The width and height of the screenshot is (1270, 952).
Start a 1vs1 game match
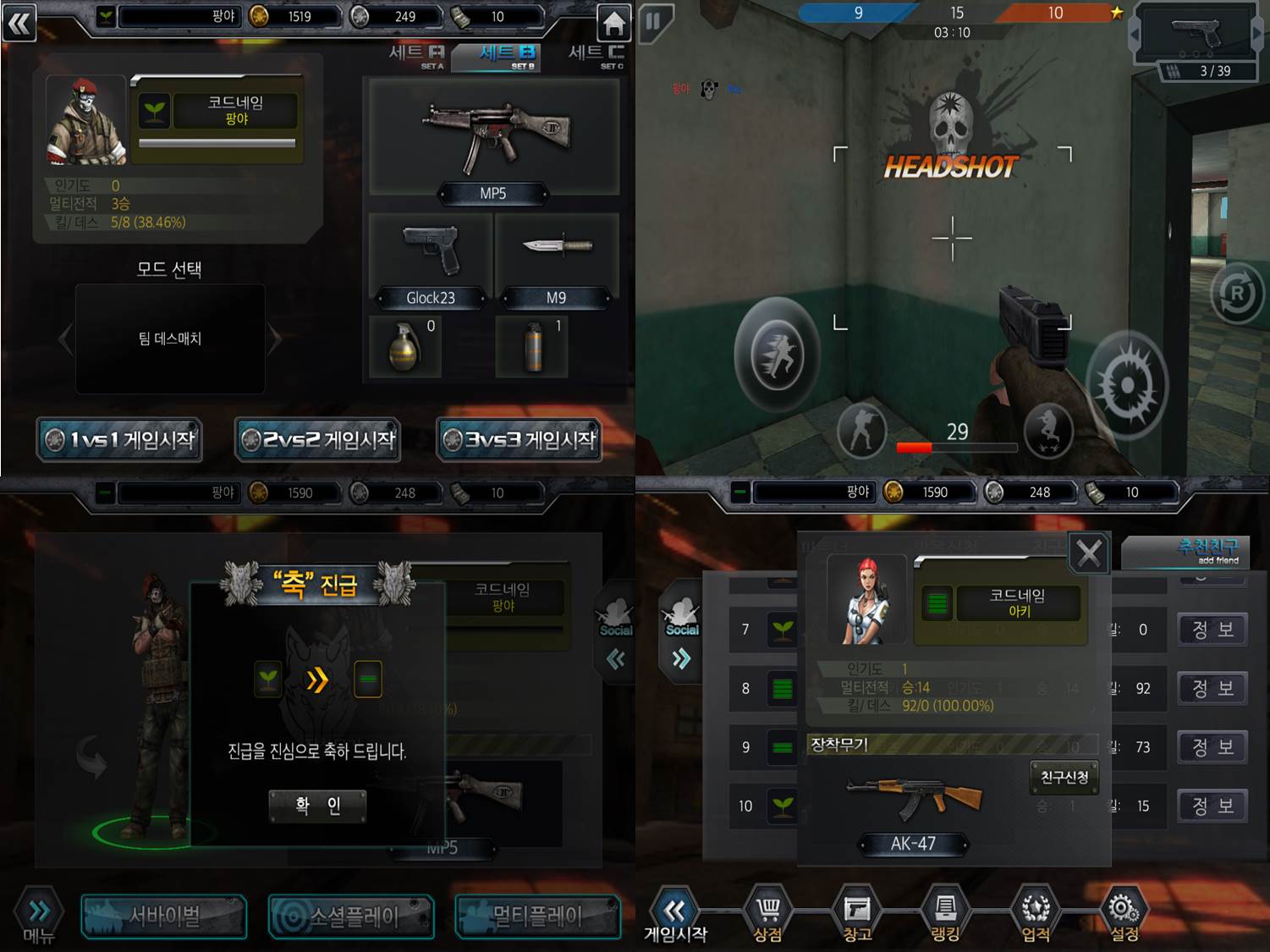(119, 440)
